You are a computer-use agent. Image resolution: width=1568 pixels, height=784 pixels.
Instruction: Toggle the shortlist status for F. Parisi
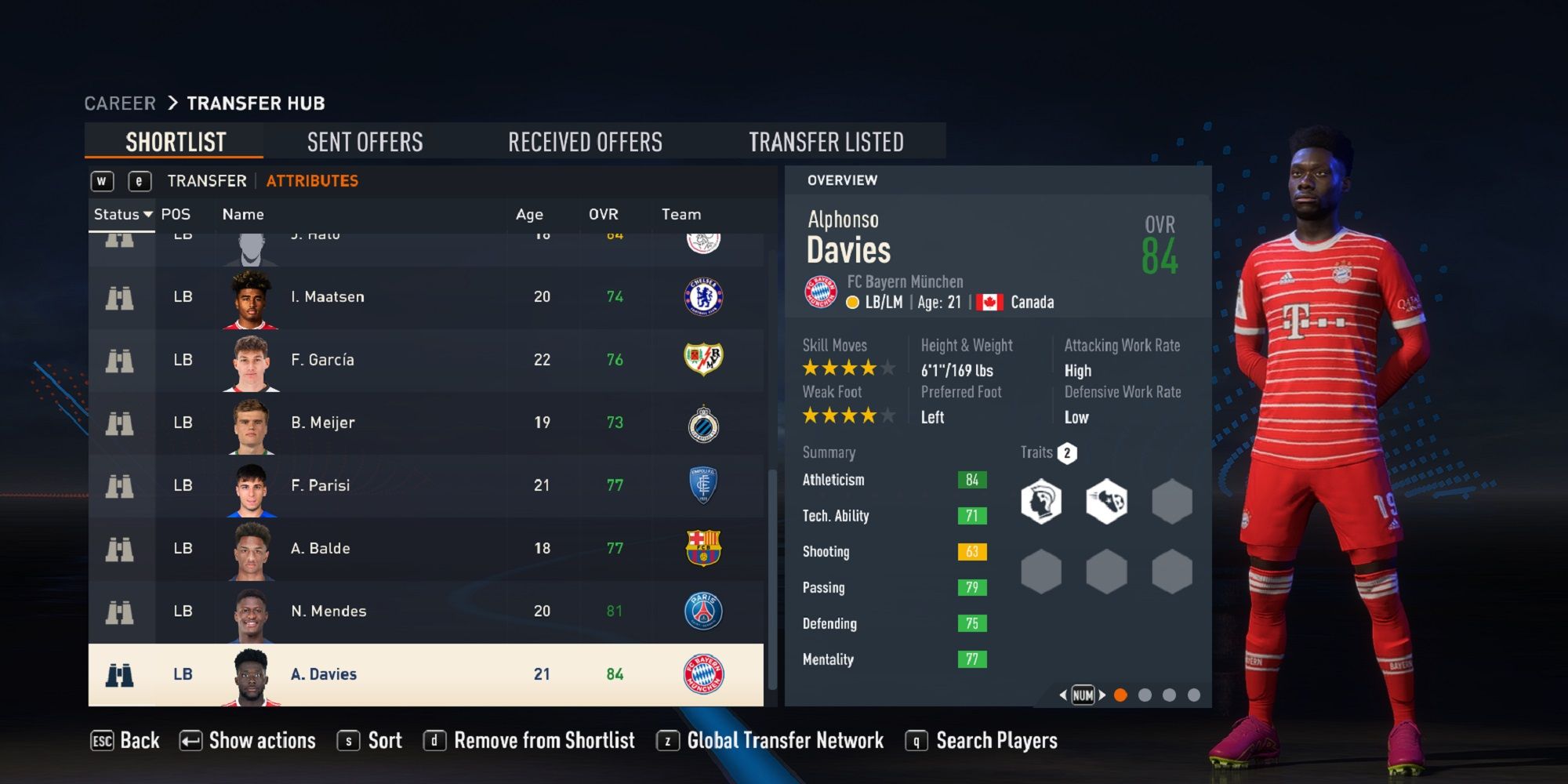[119, 485]
